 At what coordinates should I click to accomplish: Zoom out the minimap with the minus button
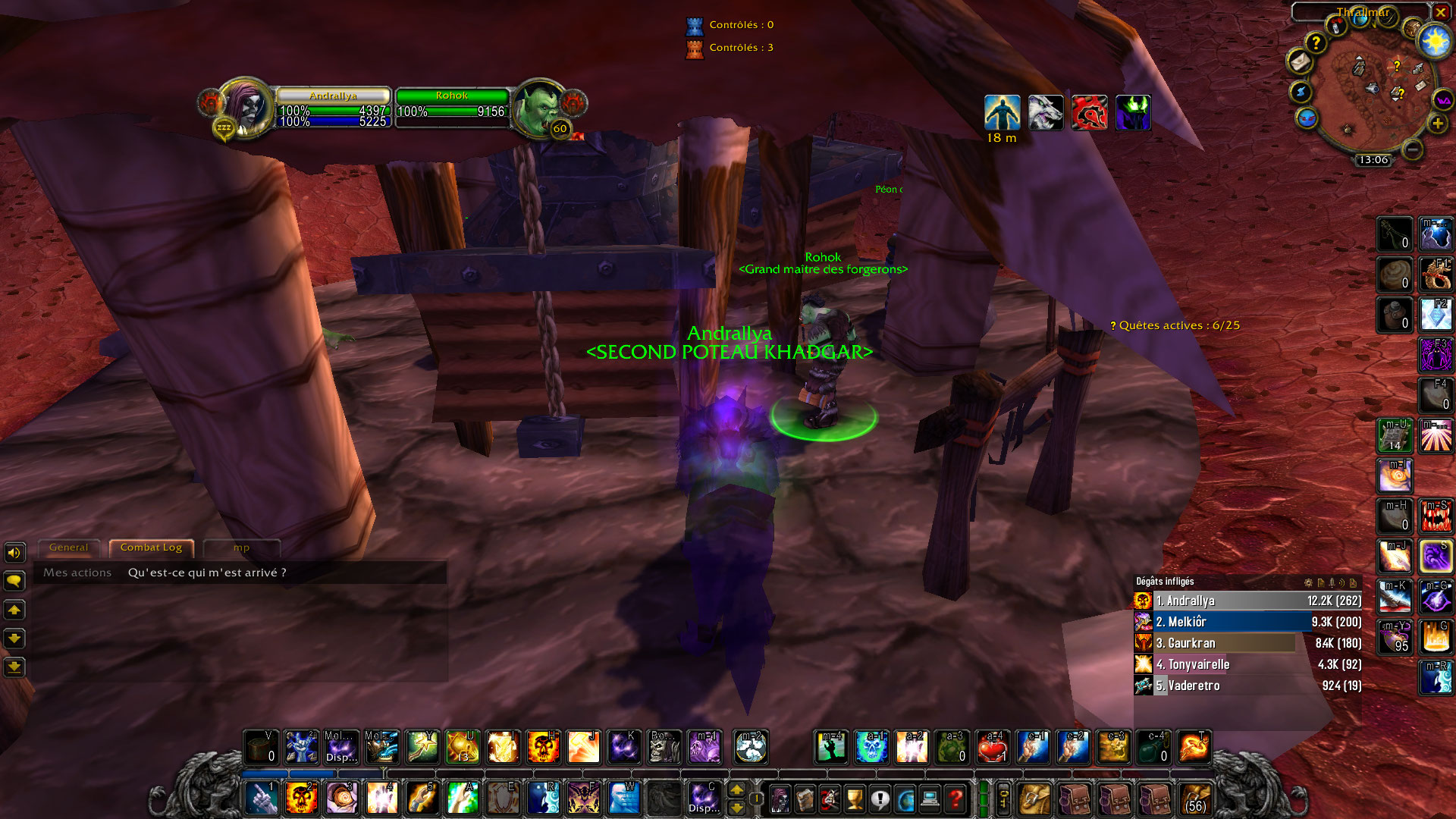[x=1413, y=150]
